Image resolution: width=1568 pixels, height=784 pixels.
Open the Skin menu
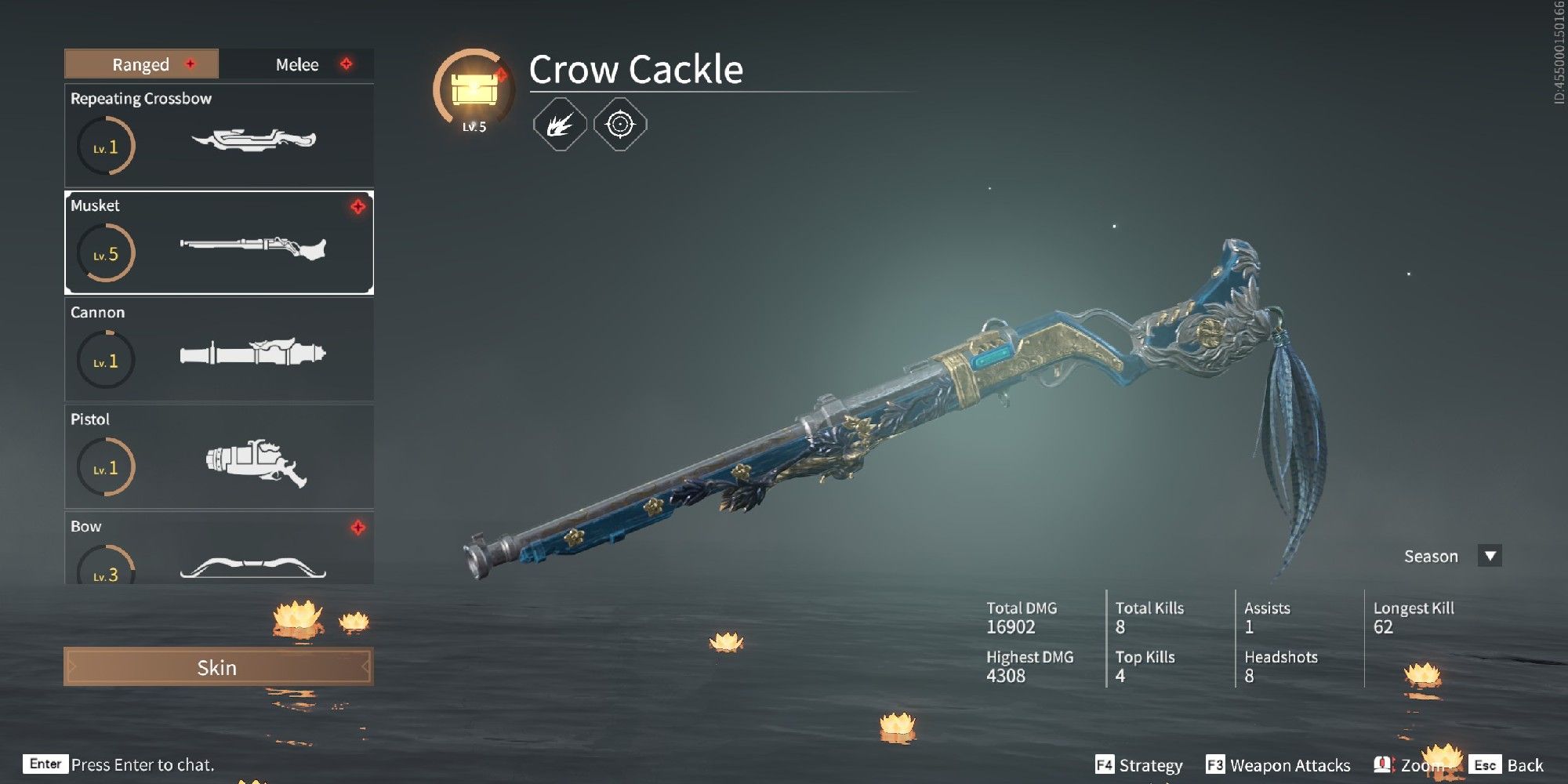tap(218, 668)
